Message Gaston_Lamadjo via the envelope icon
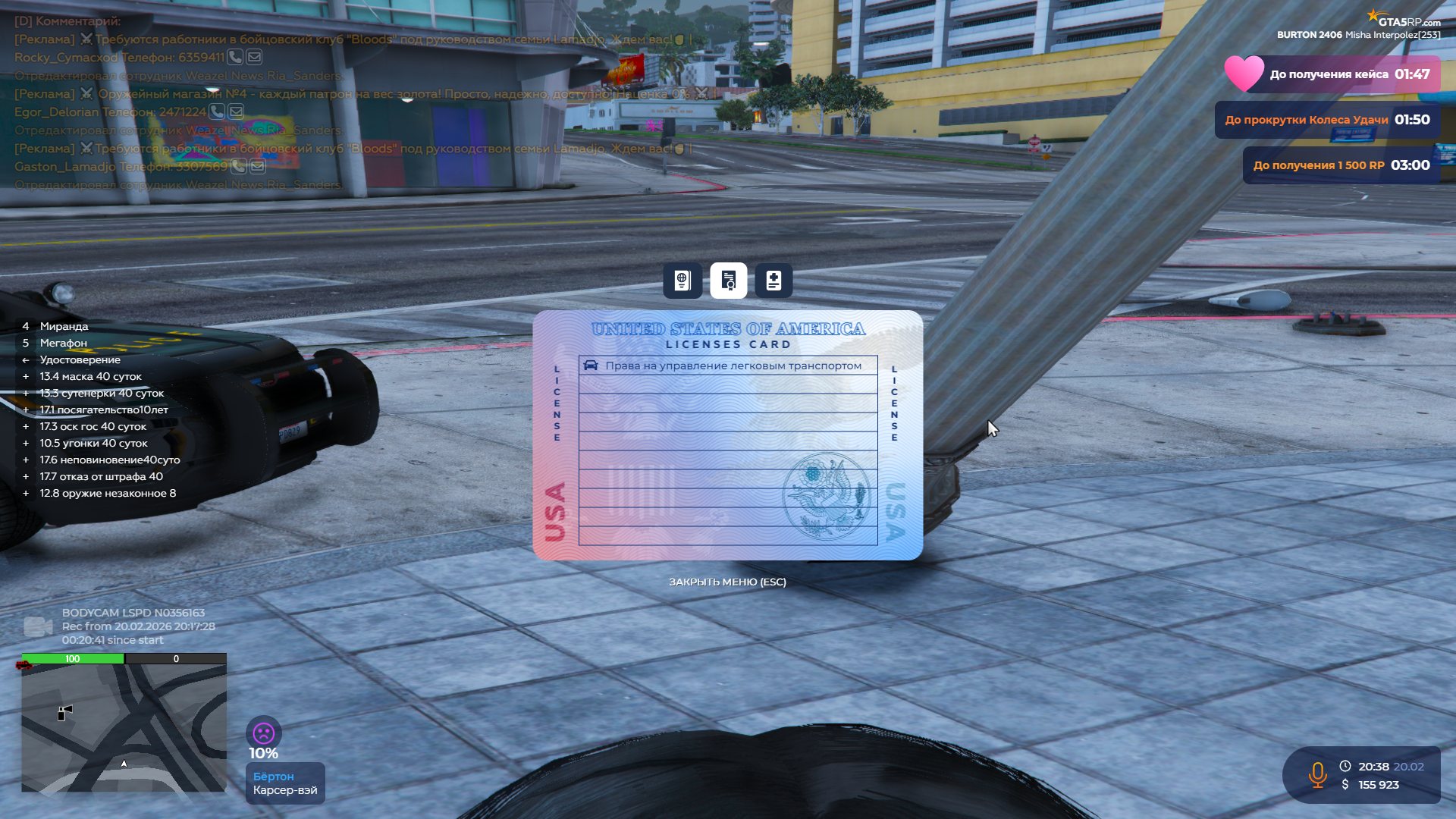Image resolution: width=1456 pixels, height=819 pixels. tap(258, 166)
